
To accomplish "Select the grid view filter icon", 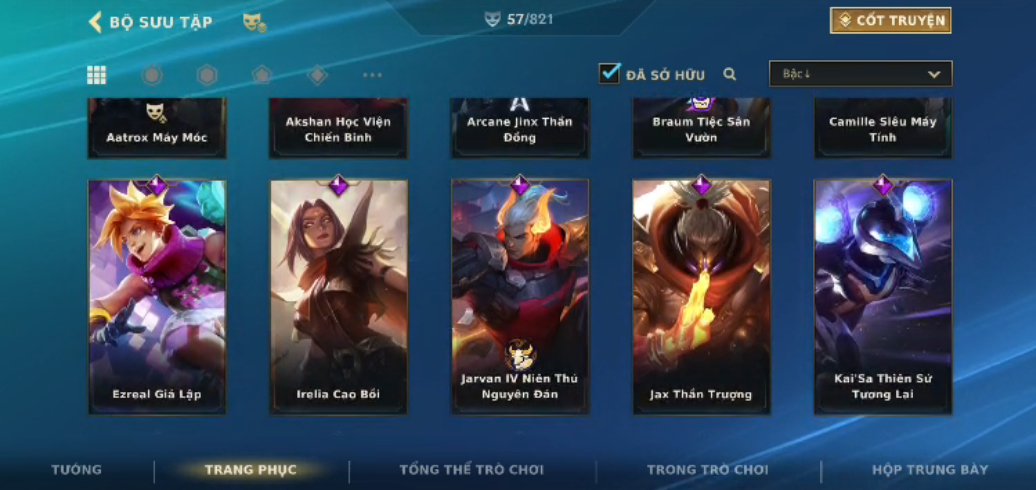I will click(97, 75).
